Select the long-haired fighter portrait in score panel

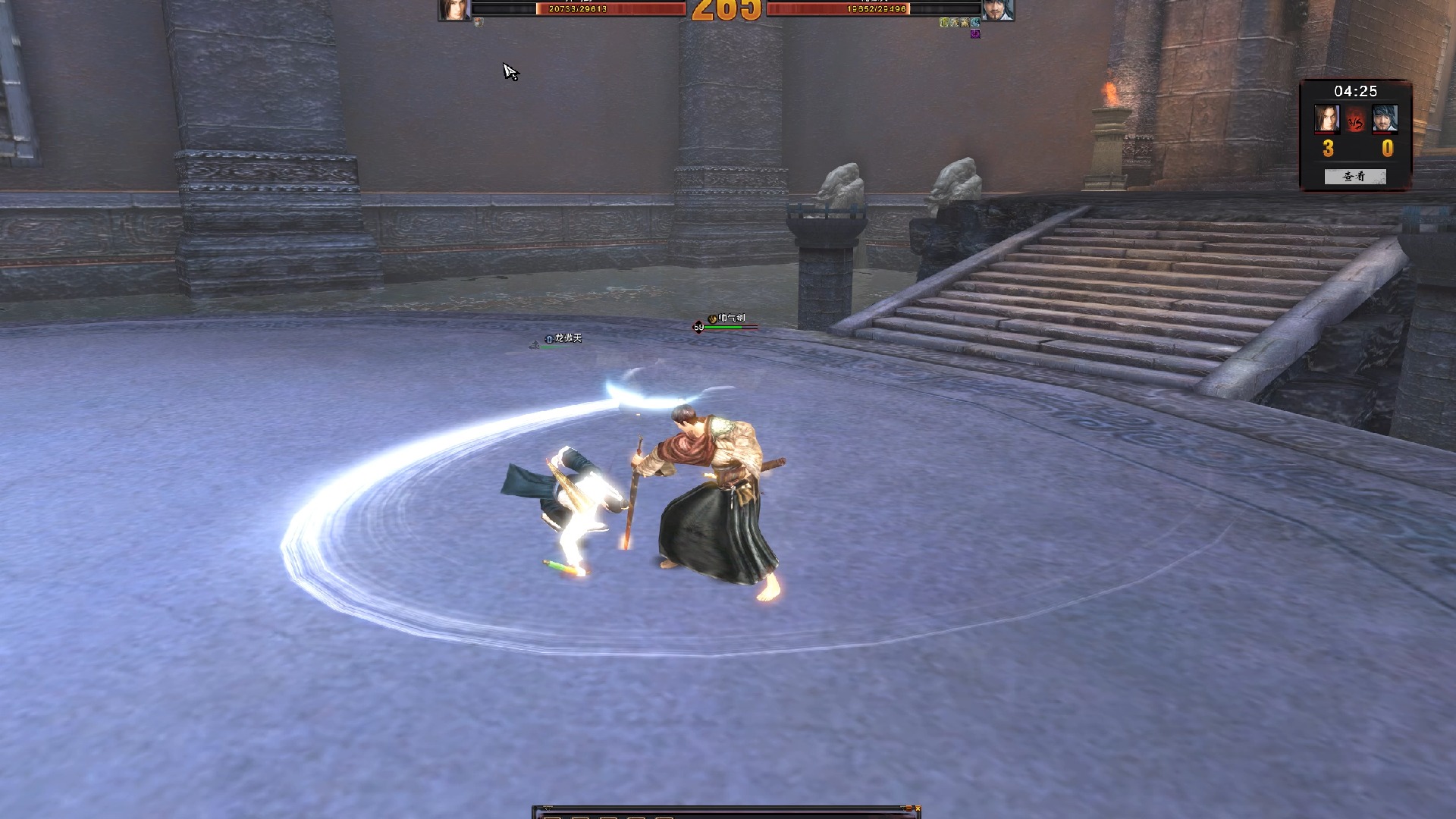click(x=1326, y=119)
